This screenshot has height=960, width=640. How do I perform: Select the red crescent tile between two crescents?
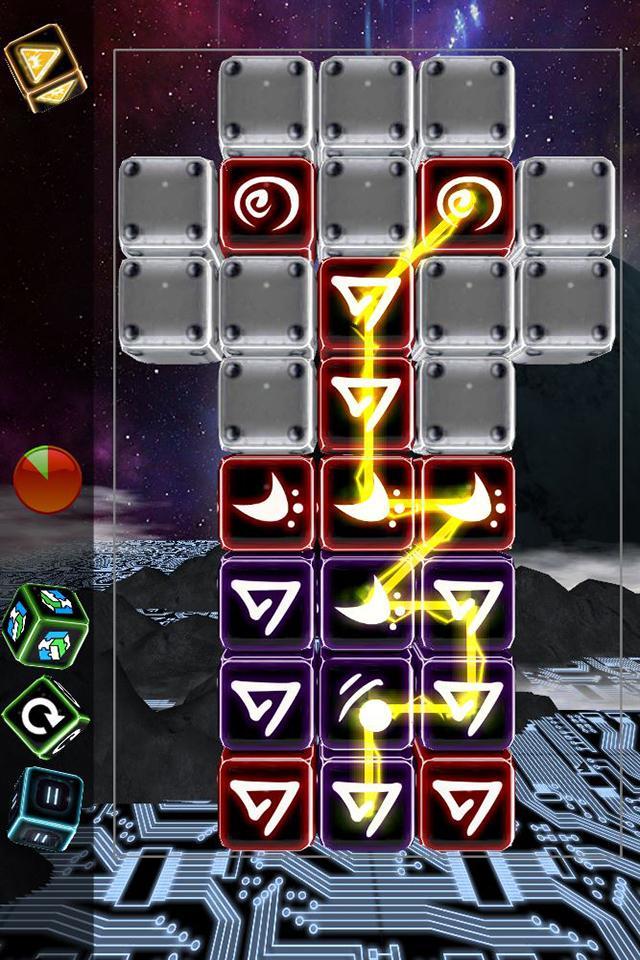[367, 505]
